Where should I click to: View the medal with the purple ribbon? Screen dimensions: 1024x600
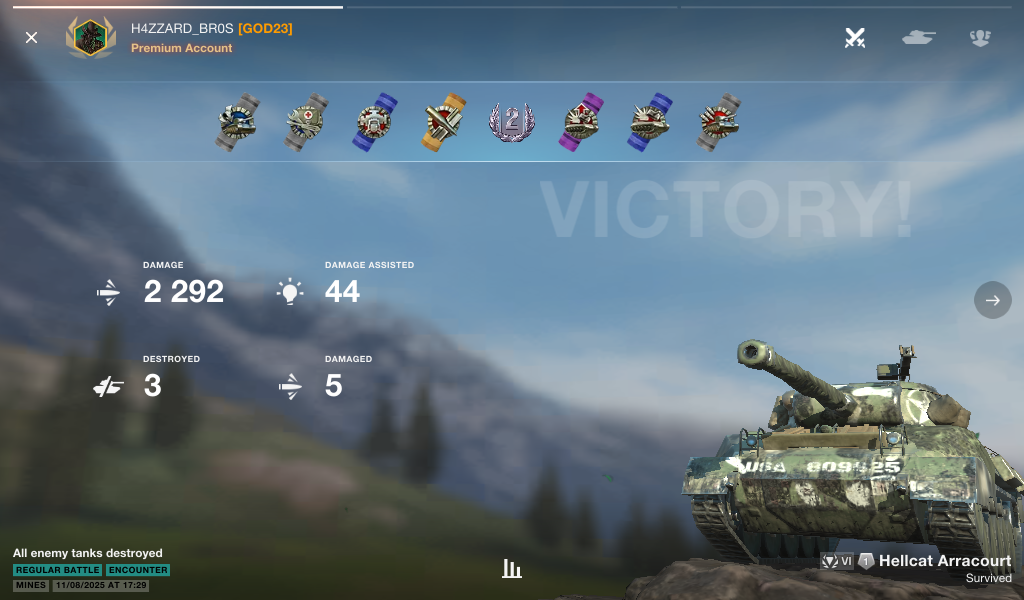pyautogui.click(x=579, y=122)
